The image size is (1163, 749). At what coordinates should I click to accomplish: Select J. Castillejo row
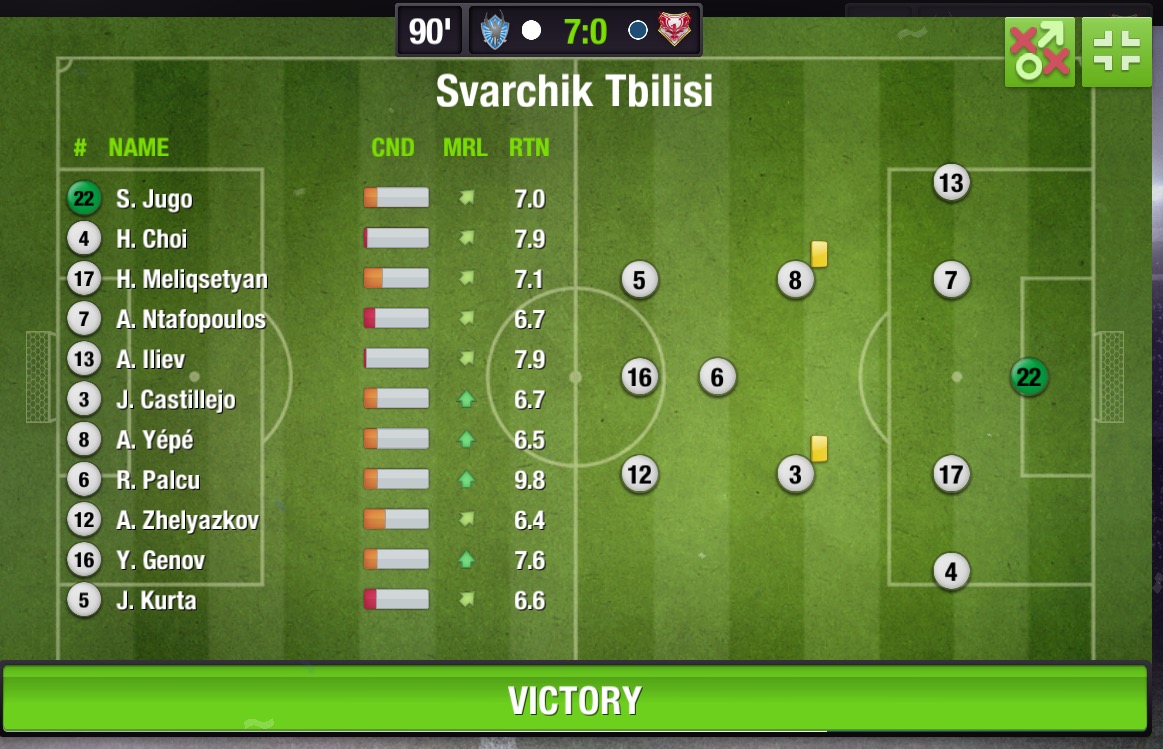175,400
